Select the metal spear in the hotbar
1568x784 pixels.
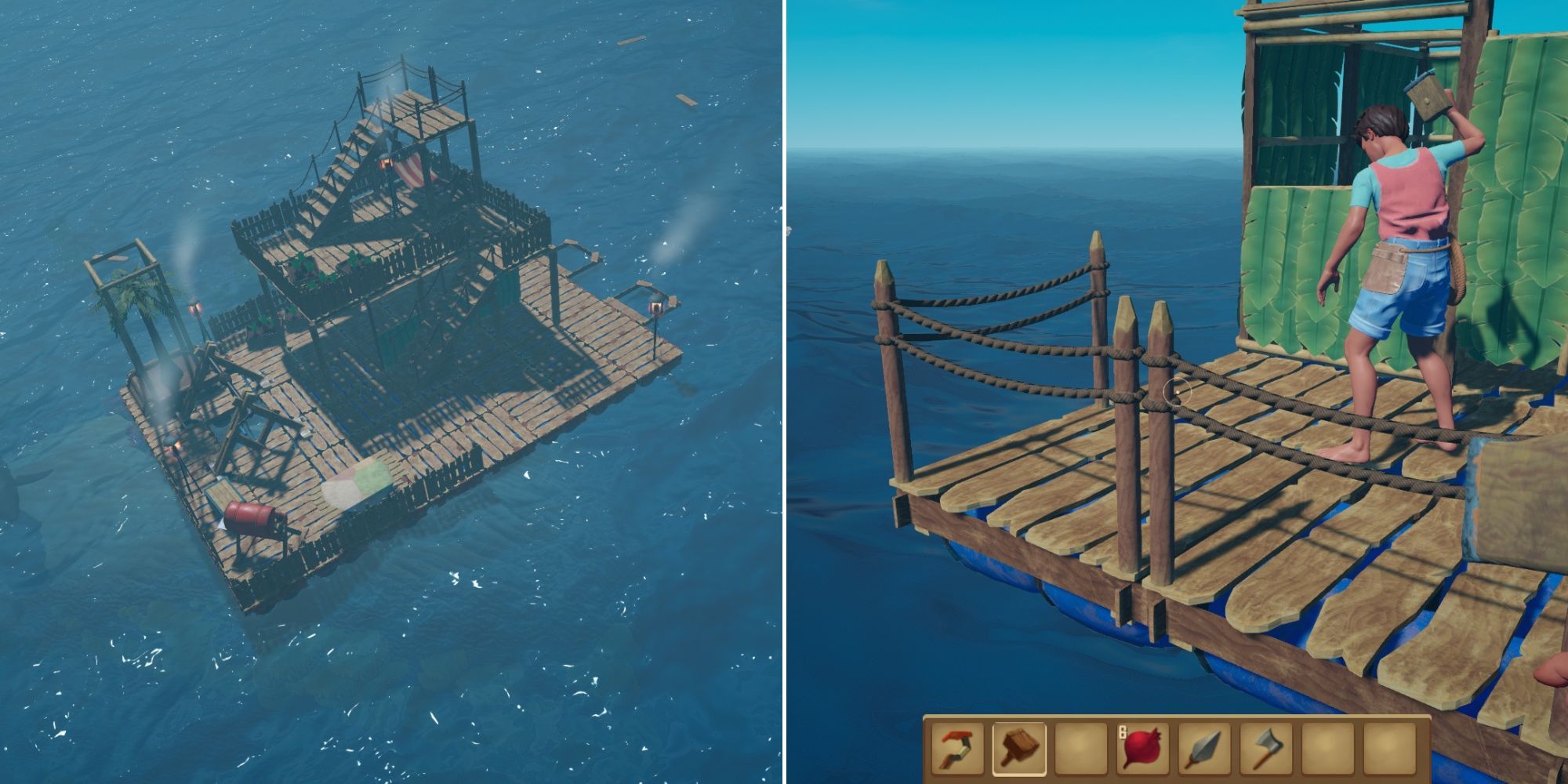[1204, 751]
